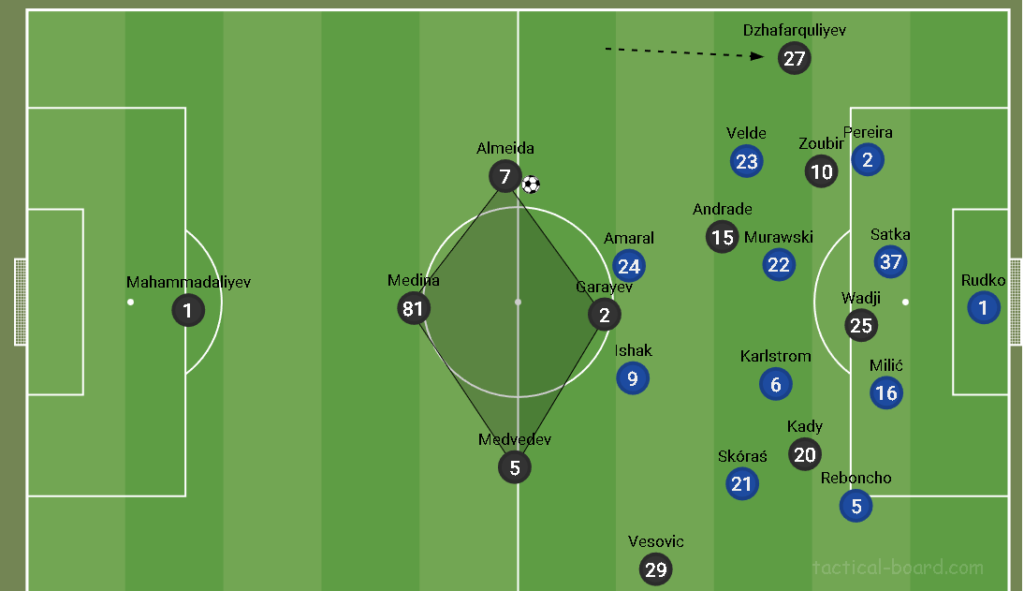Choose Zoubir's number 10 token
Screen dimensions: 1024x591
click(821, 171)
